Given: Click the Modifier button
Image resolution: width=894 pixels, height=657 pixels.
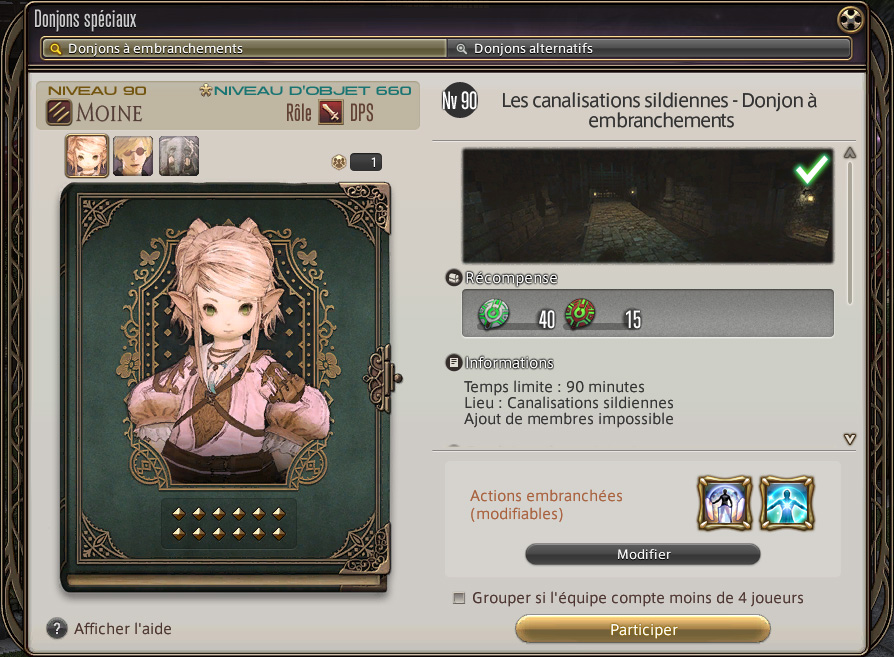Looking at the screenshot, I should 643,554.
